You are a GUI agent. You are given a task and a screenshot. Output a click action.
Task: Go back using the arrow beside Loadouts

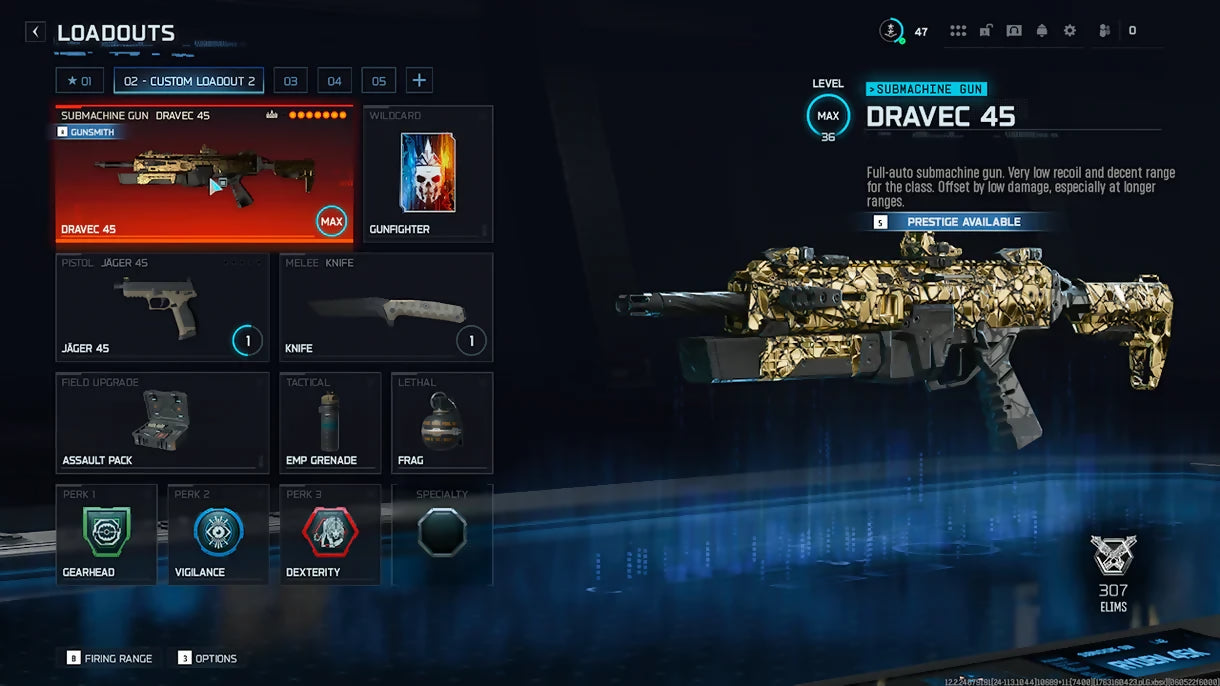pyautogui.click(x=36, y=32)
